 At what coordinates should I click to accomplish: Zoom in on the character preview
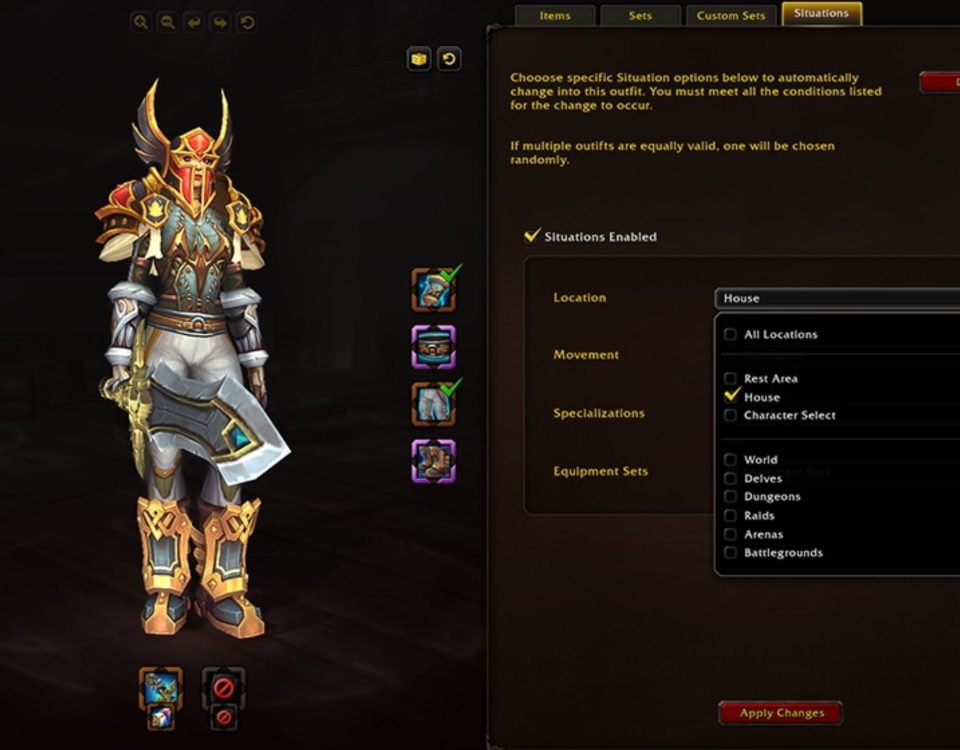pos(141,21)
